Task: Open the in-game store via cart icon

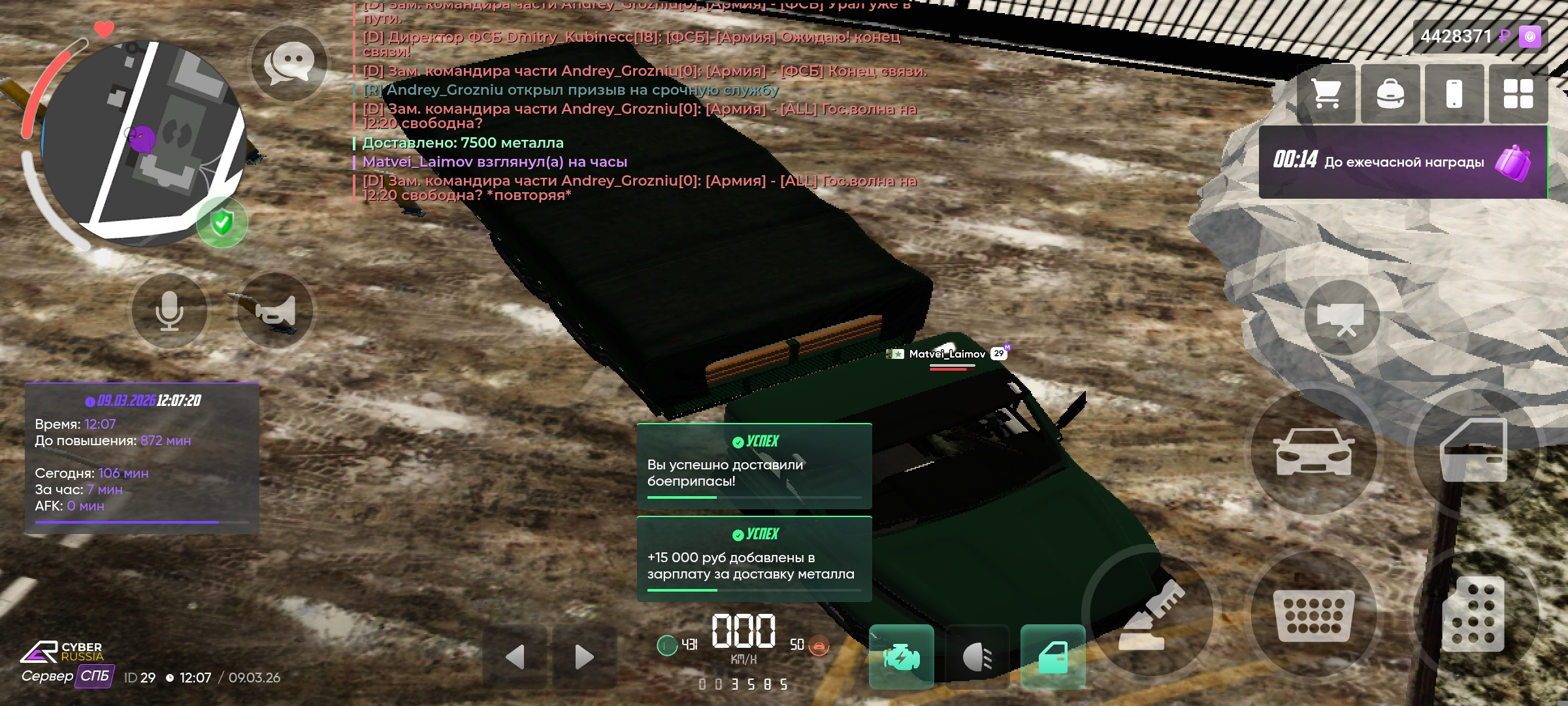Action: (1326, 95)
